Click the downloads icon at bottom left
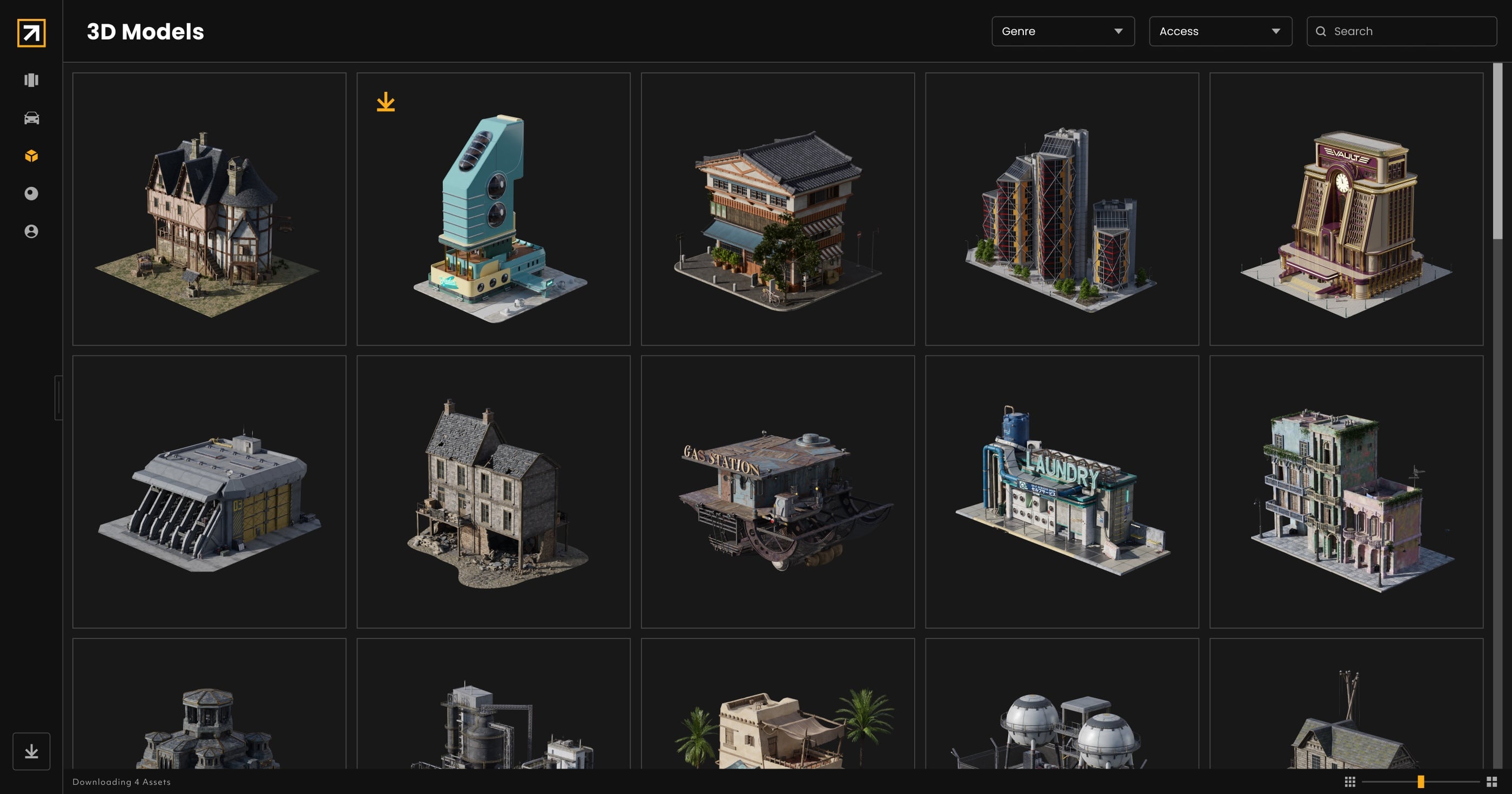This screenshot has height=794, width=1512. 31,751
